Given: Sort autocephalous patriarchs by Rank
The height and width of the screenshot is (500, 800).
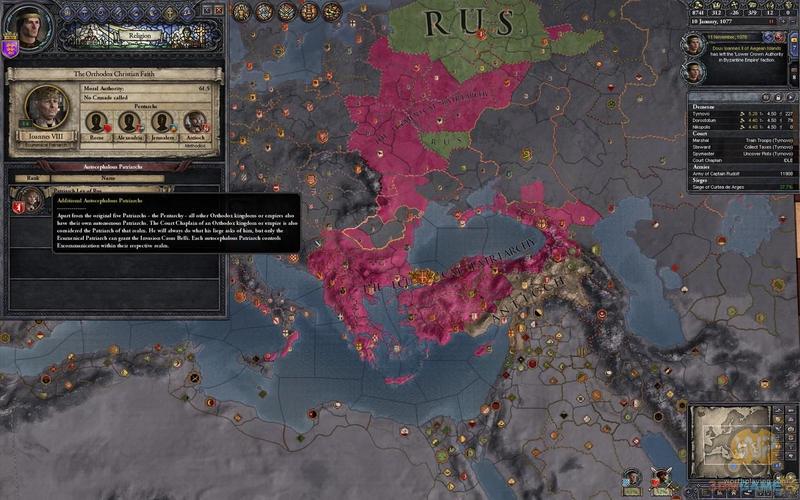Looking at the screenshot, I should click(31, 179).
